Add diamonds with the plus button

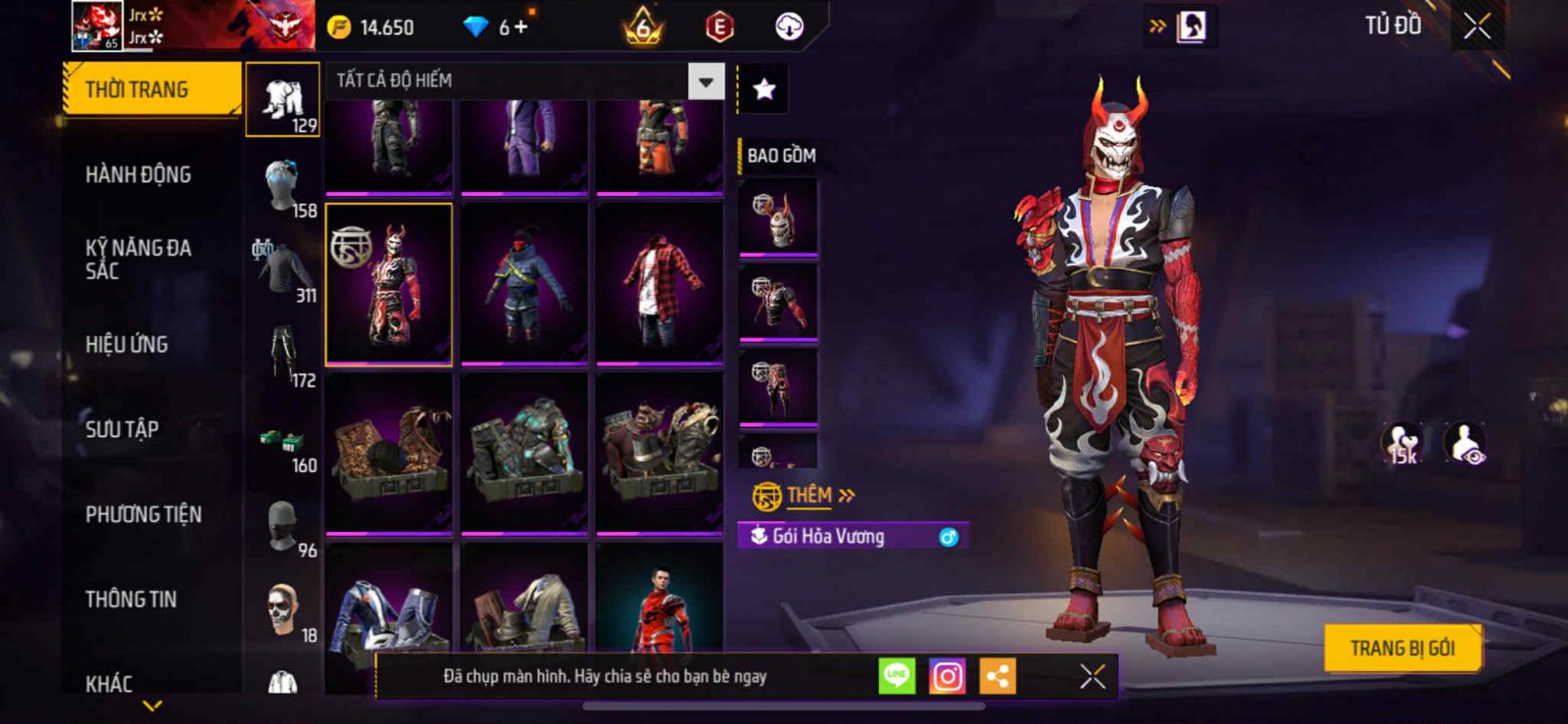point(520,27)
